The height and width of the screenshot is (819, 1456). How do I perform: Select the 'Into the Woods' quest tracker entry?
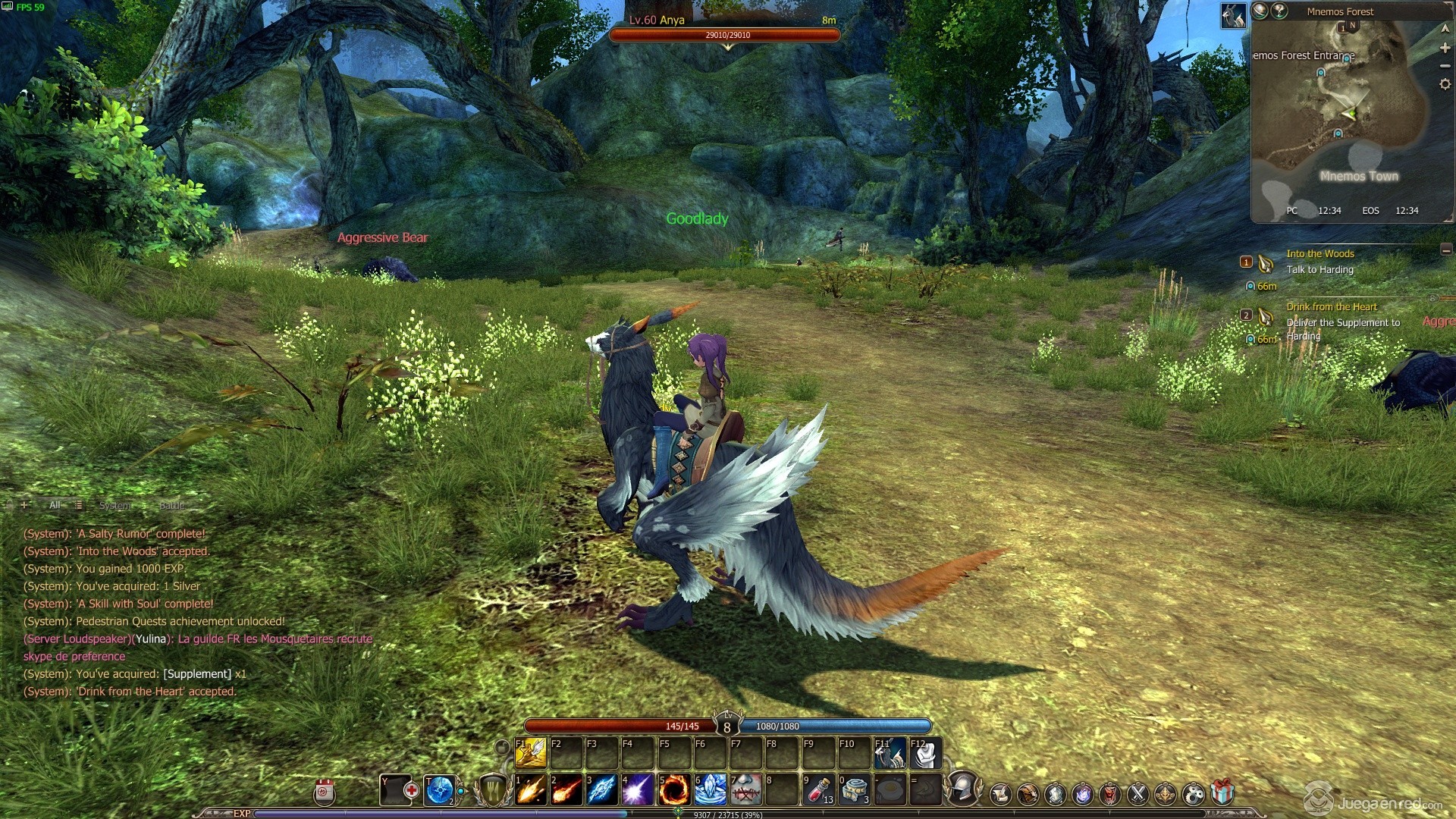(1319, 254)
